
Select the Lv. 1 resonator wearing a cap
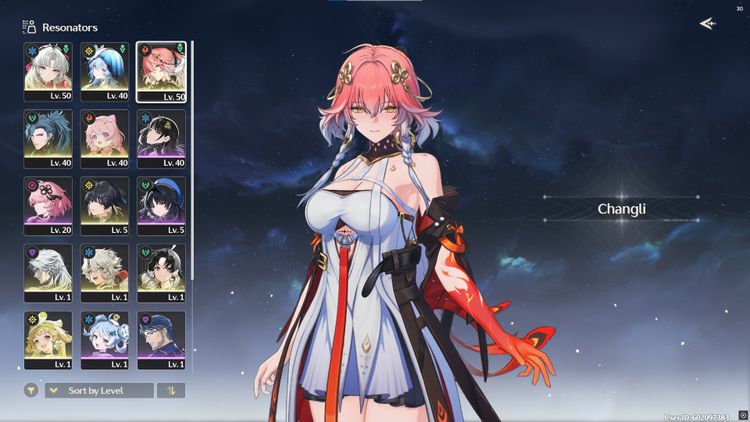click(x=161, y=338)
